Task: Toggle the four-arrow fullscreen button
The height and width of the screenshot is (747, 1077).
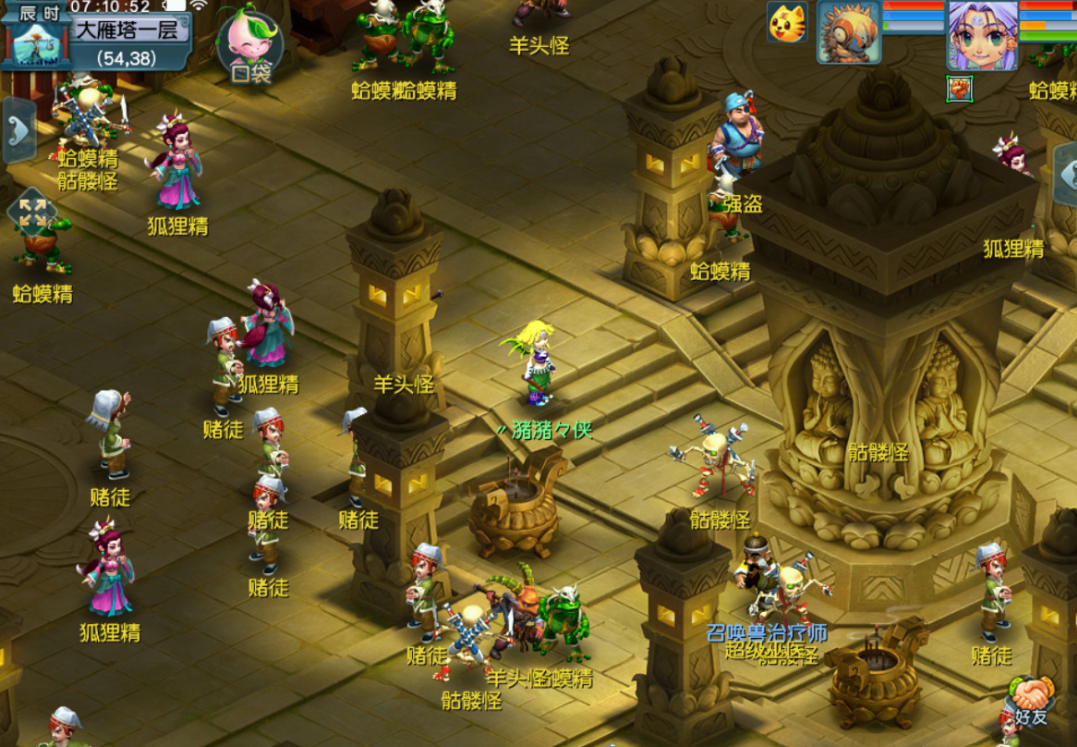Action: click(31, 212)
